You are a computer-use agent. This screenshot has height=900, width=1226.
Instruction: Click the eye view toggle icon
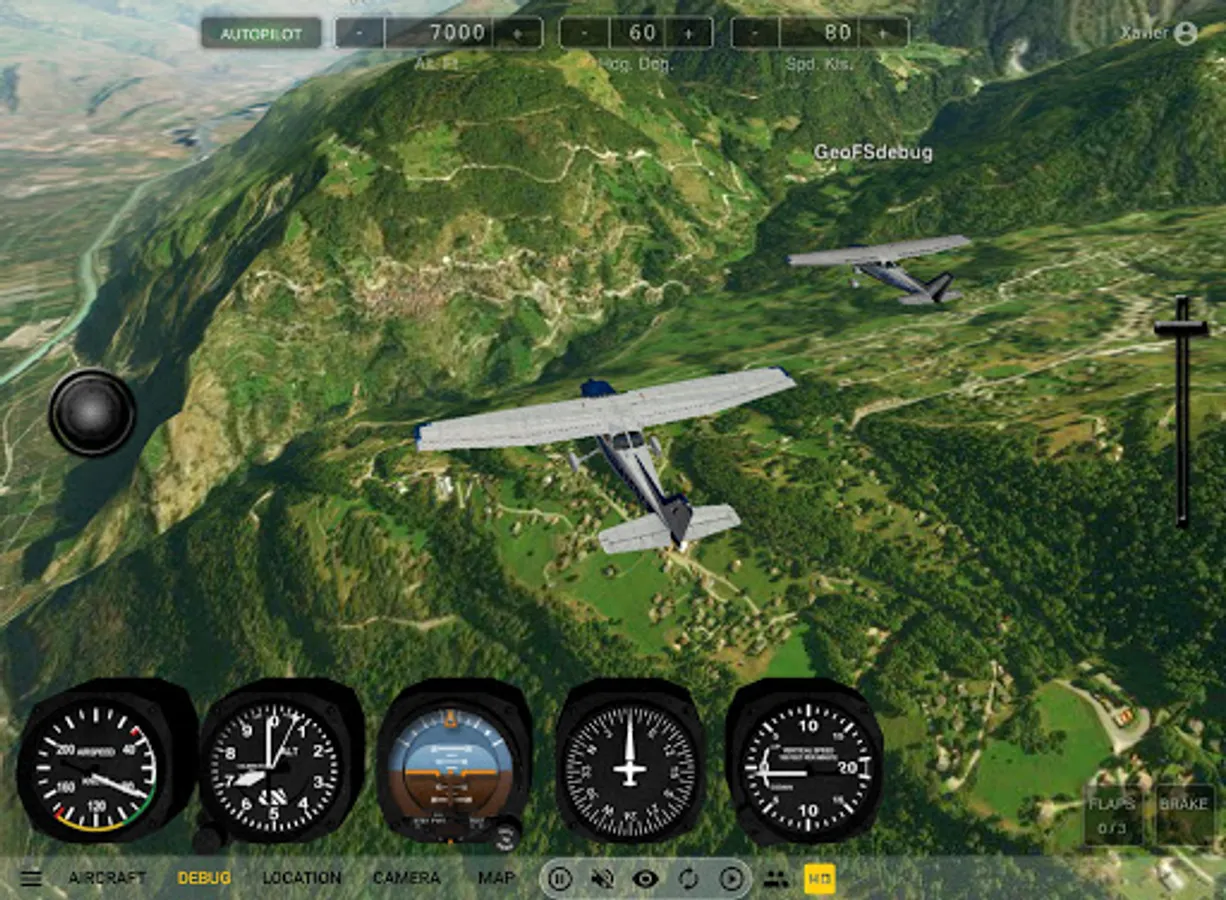tap(646, 879)
